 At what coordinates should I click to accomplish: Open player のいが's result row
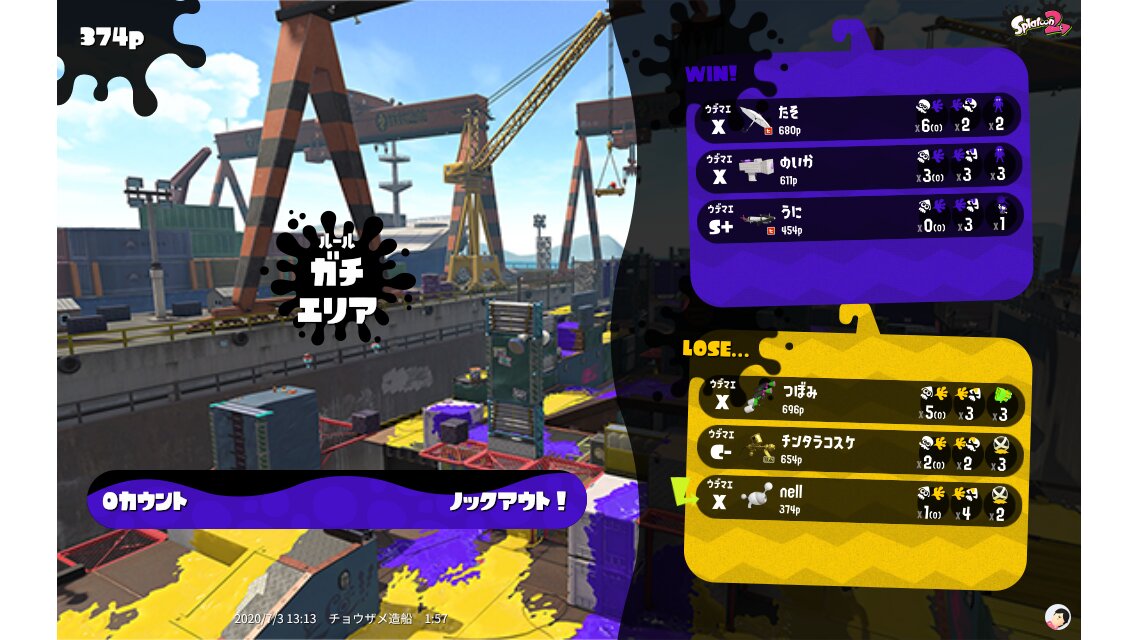[858, 166]
